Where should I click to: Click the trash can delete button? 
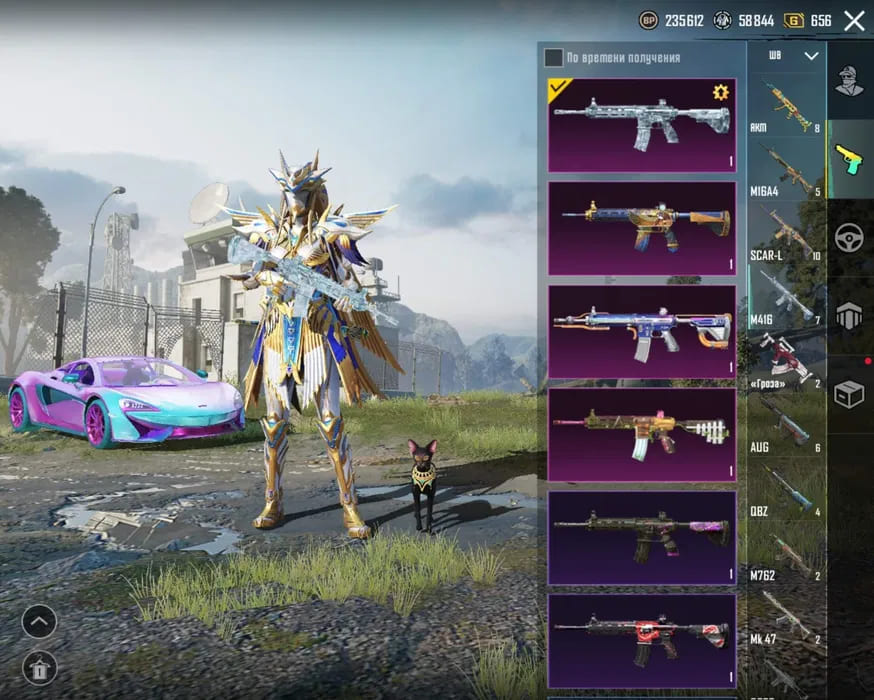click(x=39, y=666)
